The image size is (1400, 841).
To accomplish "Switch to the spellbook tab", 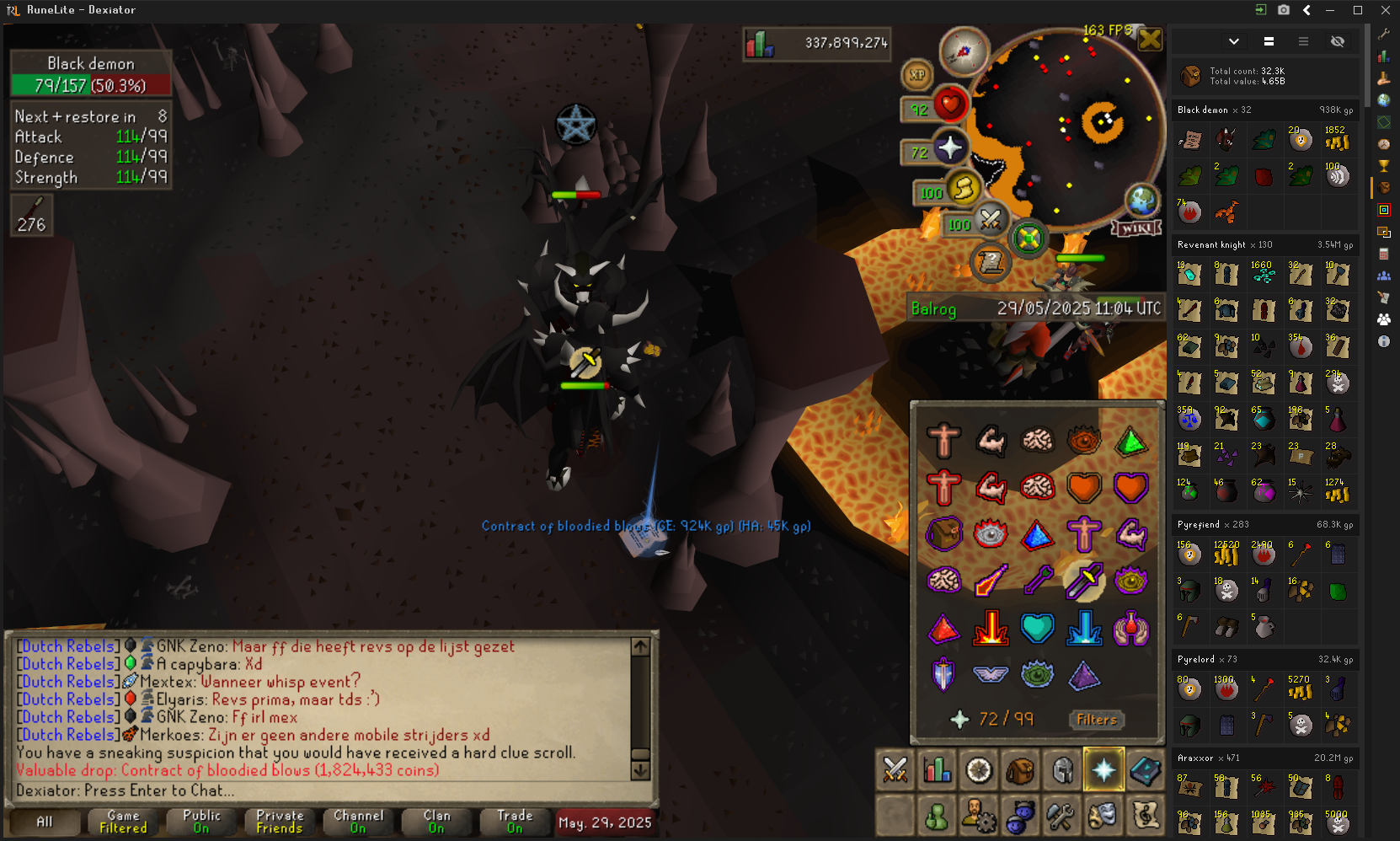I will pyautogui.click(x=1146, y=770).
